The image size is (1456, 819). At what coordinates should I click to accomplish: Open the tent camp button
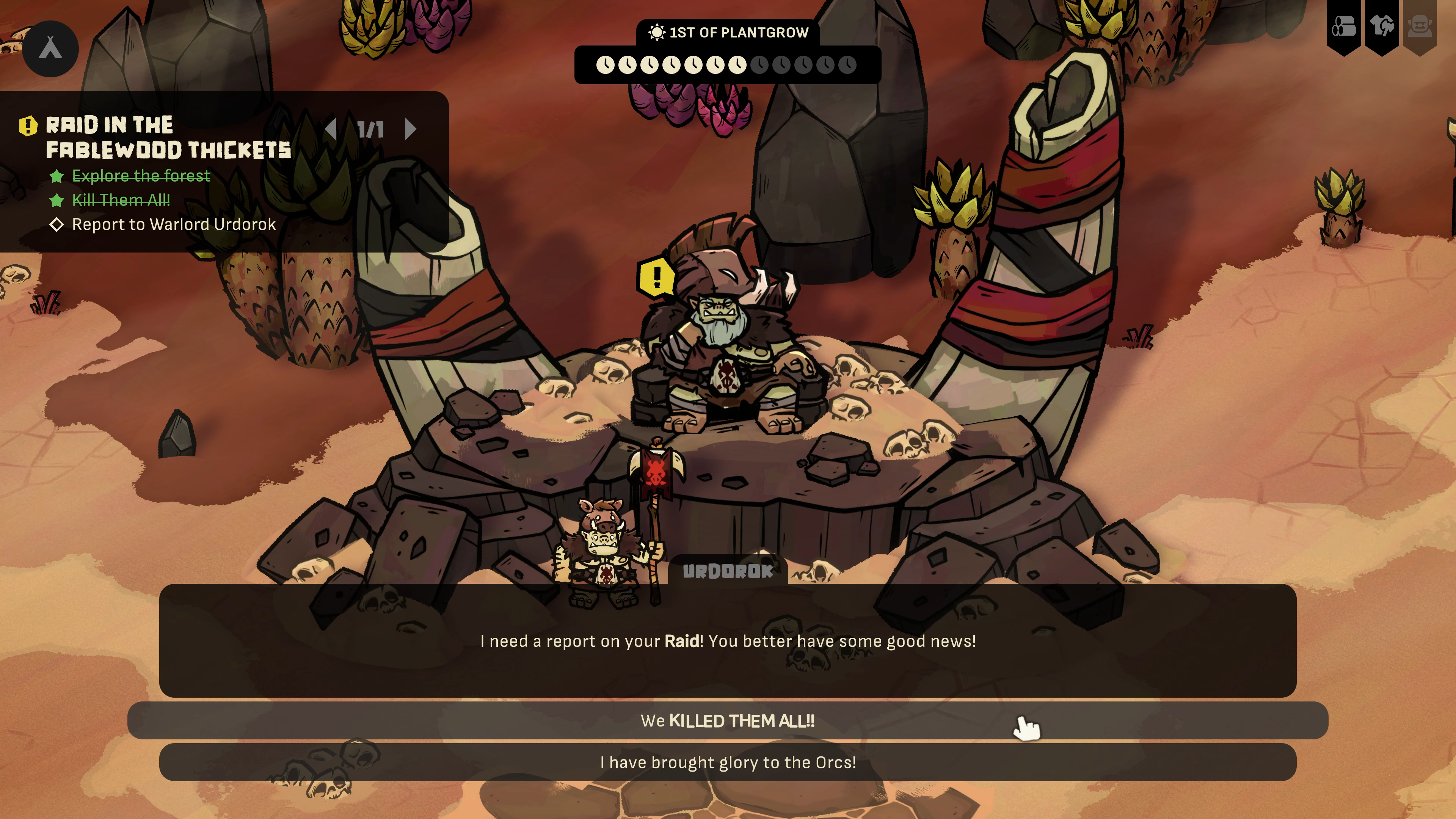pyautogui.click(x=50, y=49)
